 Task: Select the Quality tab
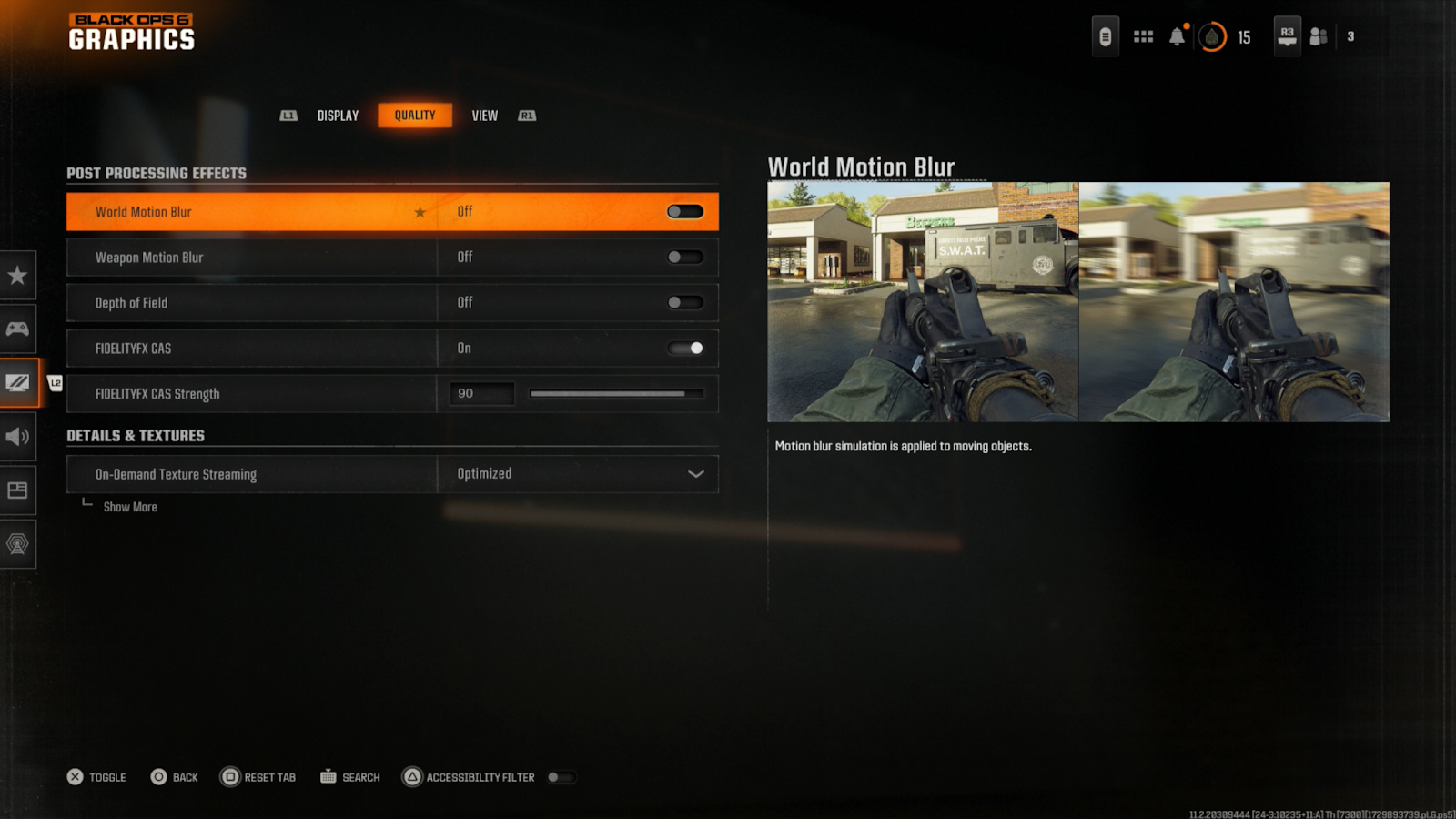coord(415,116)
